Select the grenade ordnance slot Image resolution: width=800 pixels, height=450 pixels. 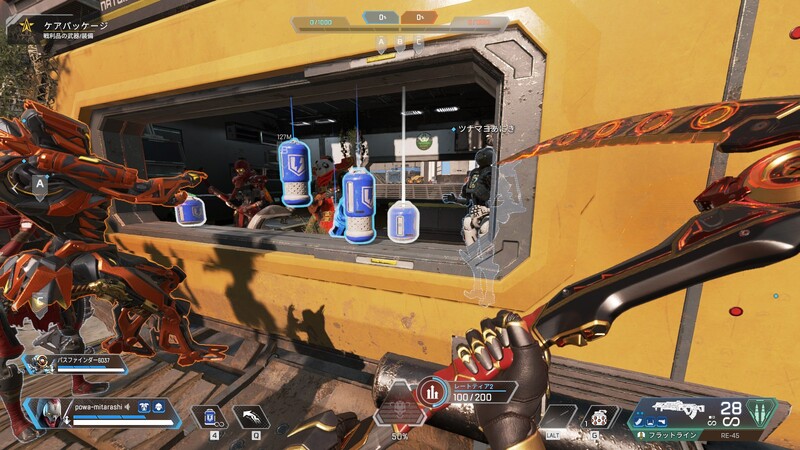click(x=599, y=416)
